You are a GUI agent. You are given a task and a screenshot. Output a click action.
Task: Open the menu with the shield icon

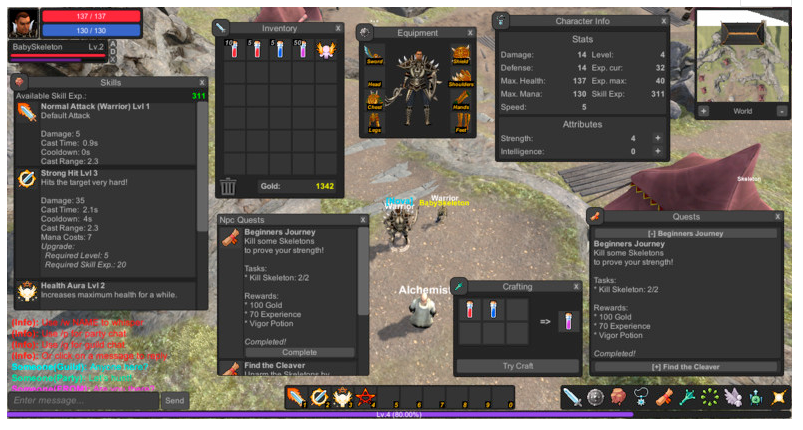pyautogui.click(x=596, y=398)
